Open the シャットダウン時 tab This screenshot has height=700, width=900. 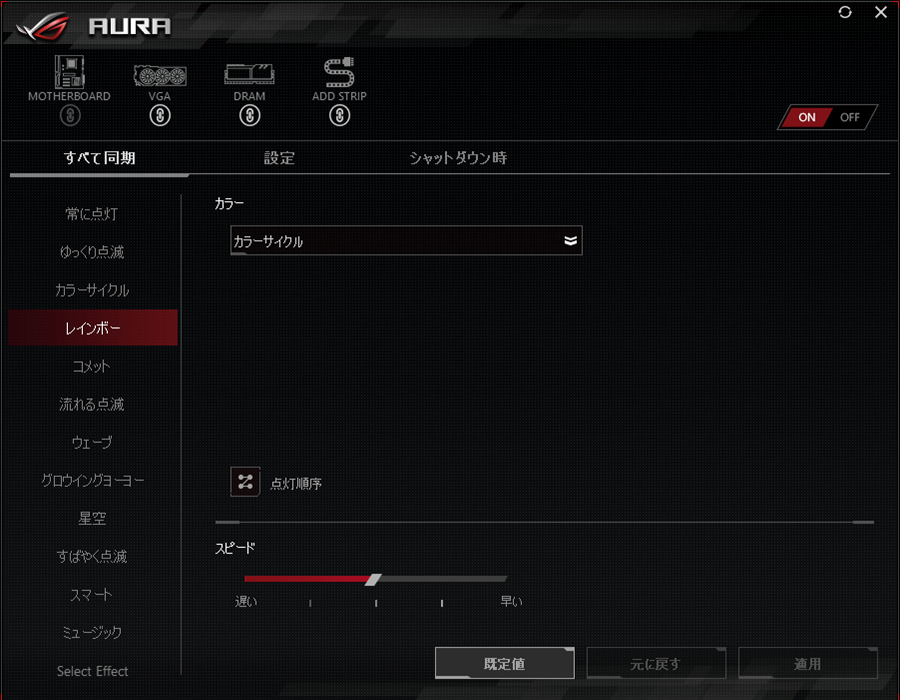[458, 158]
